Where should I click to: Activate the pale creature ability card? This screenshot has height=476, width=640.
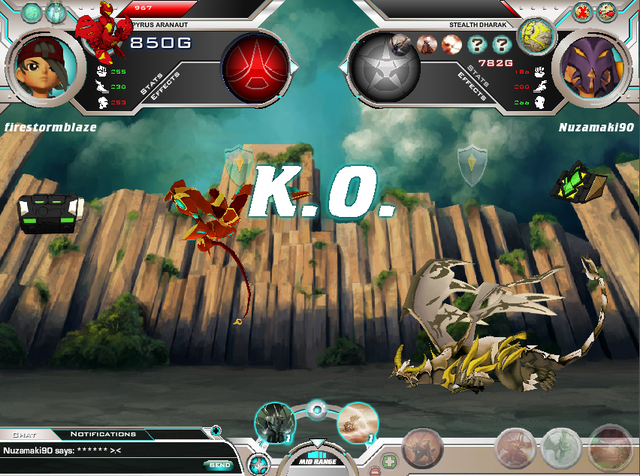click(356, 421)
